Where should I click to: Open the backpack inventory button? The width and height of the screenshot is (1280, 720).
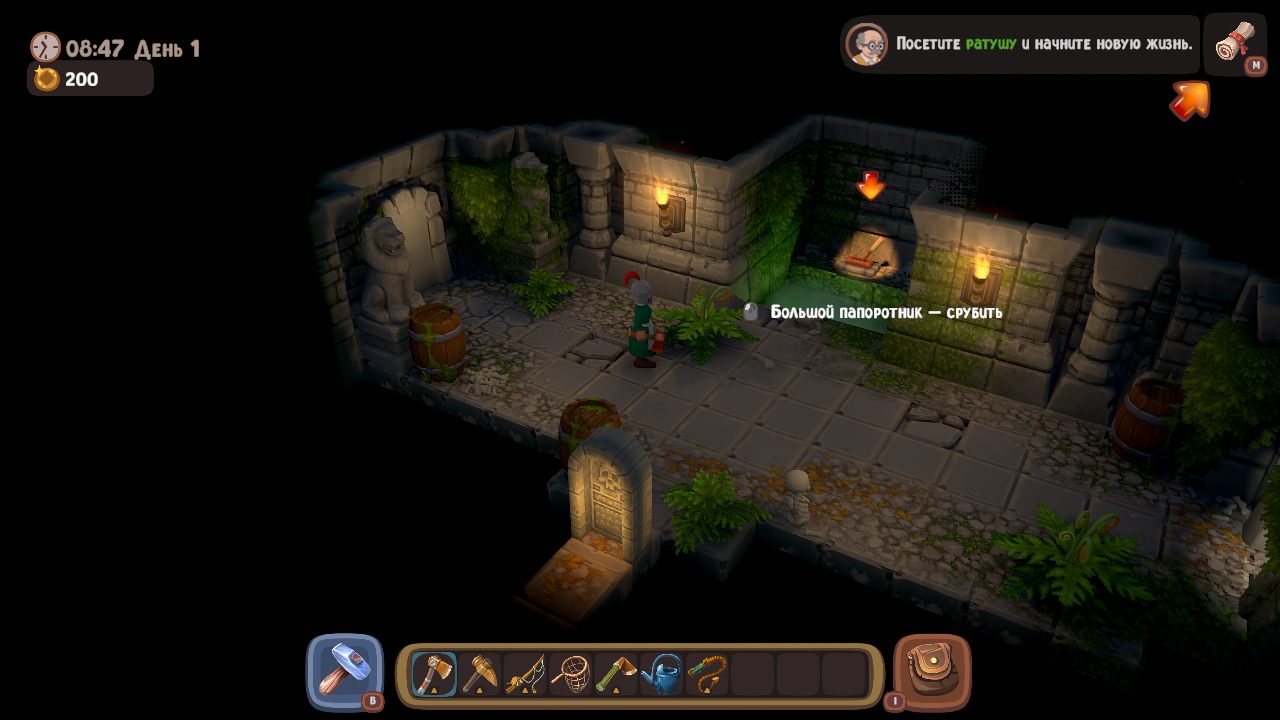click(932, 671)
